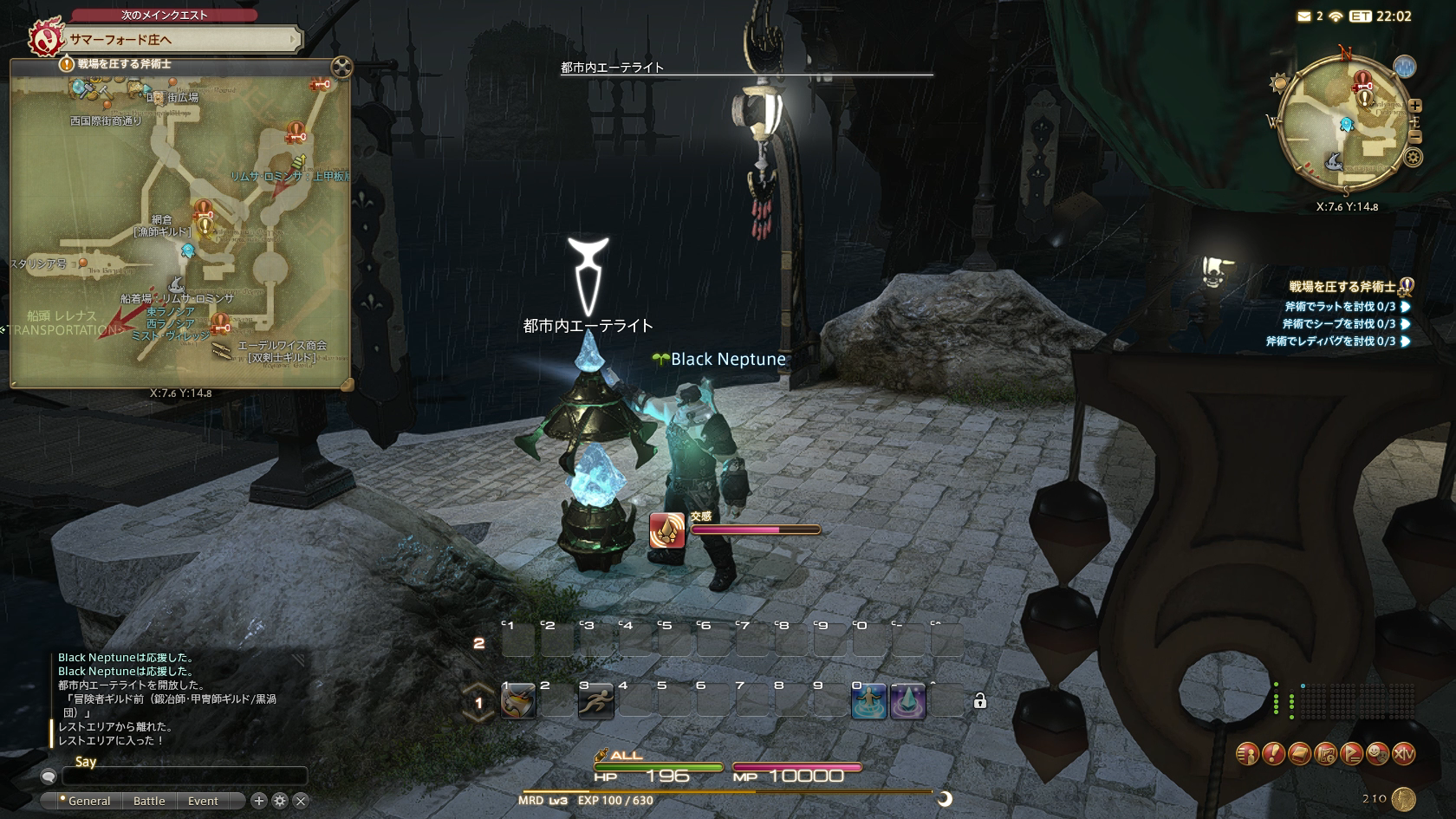Switch to the General chat tab
Image resolution: width=1456 pixels, height=819 pixels.
pos(88,801)
